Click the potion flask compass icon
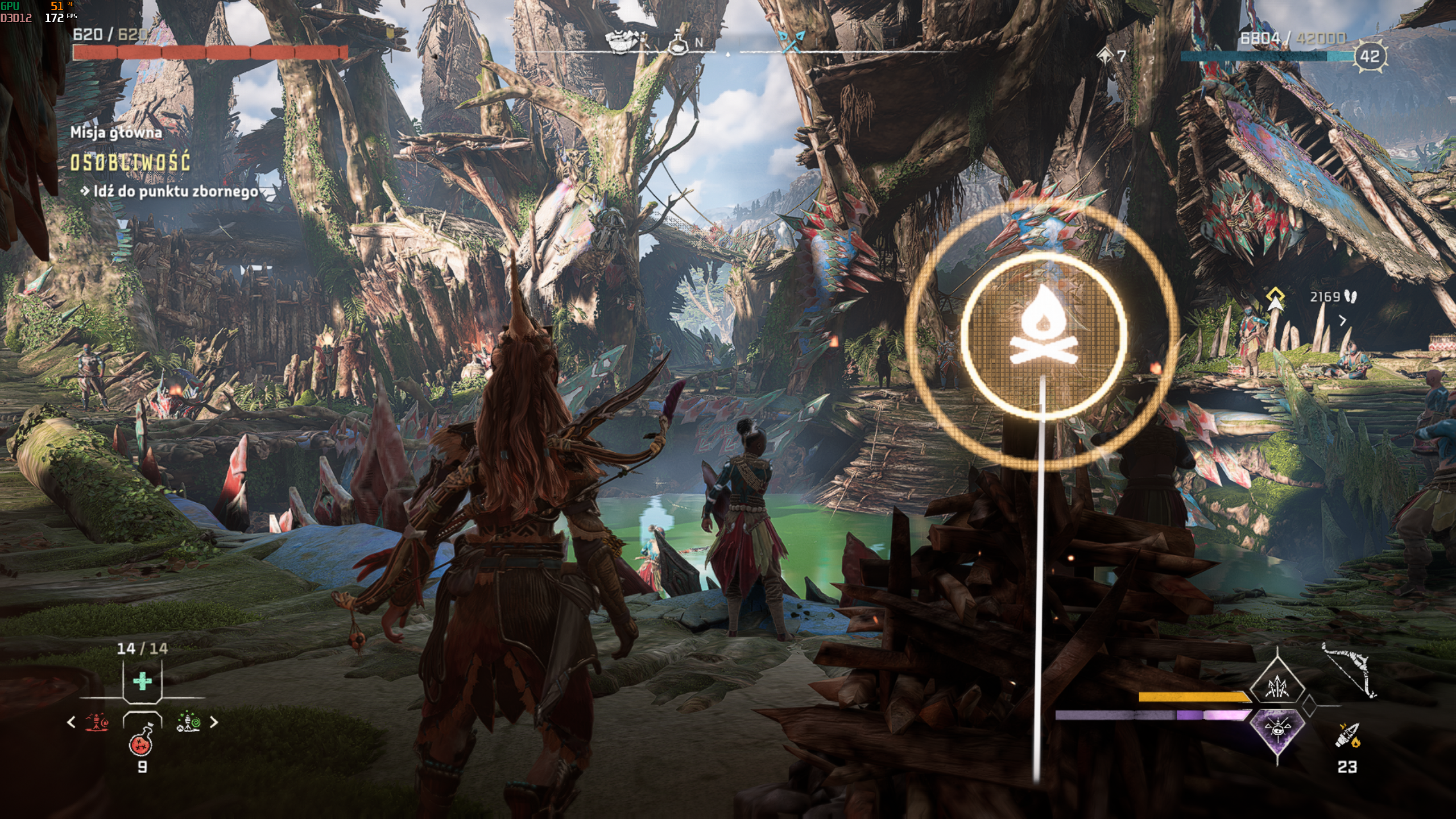Viewport: 1456px width, 819px height. pos(677,43)
